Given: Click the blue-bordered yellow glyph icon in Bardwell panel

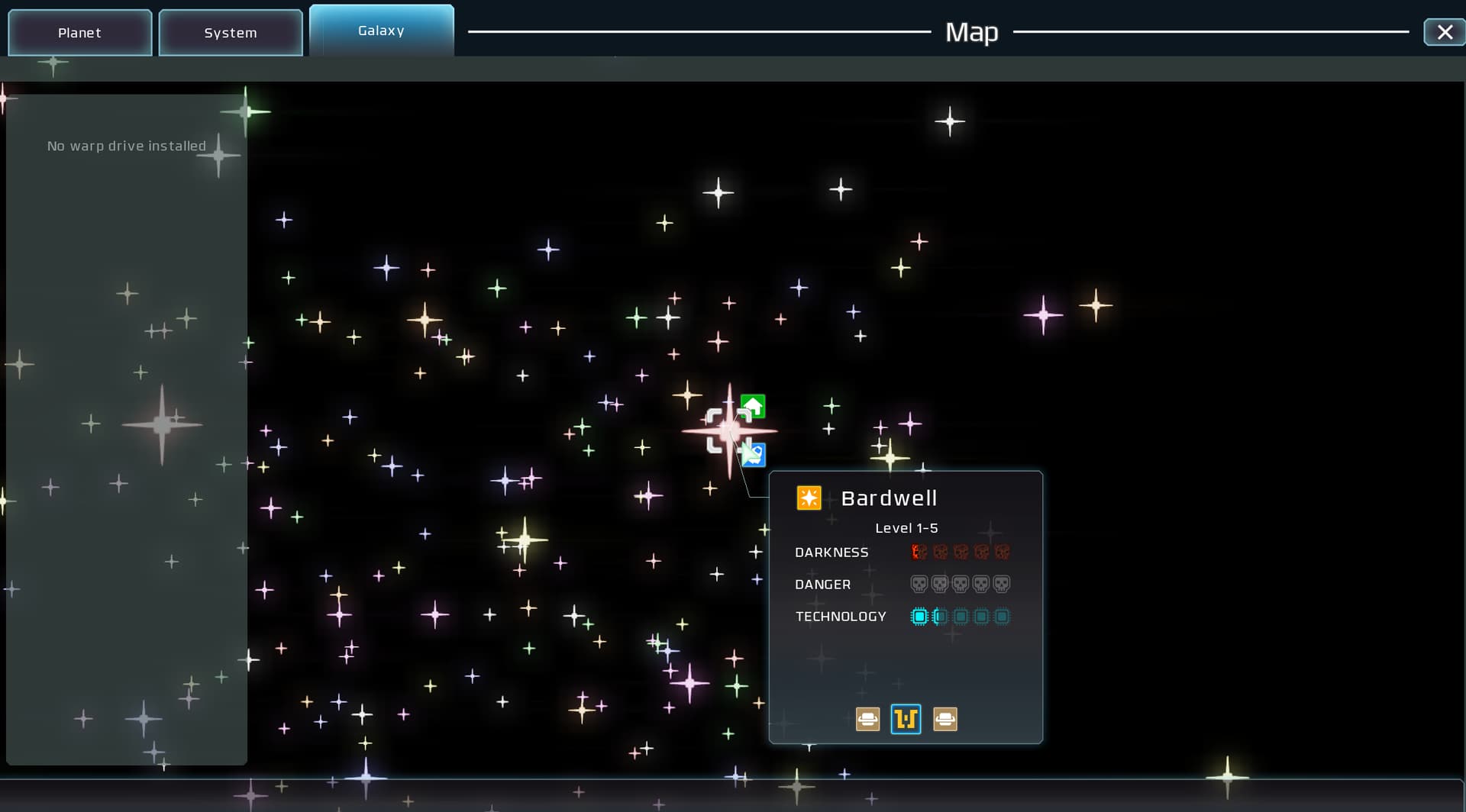Looking at the screenshot, I should (x=906, y=719).
